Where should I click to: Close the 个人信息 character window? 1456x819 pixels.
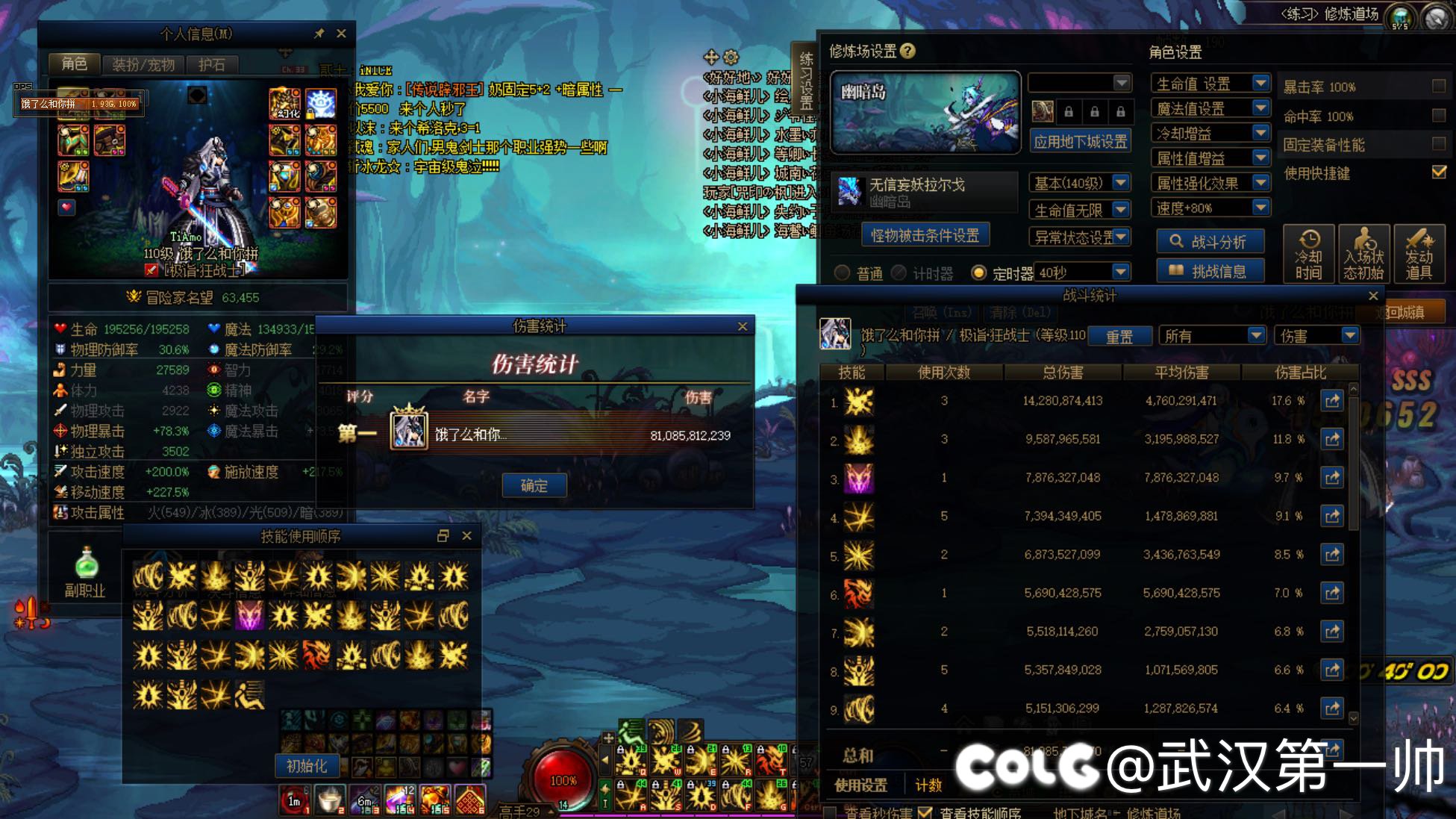(341, 34)
